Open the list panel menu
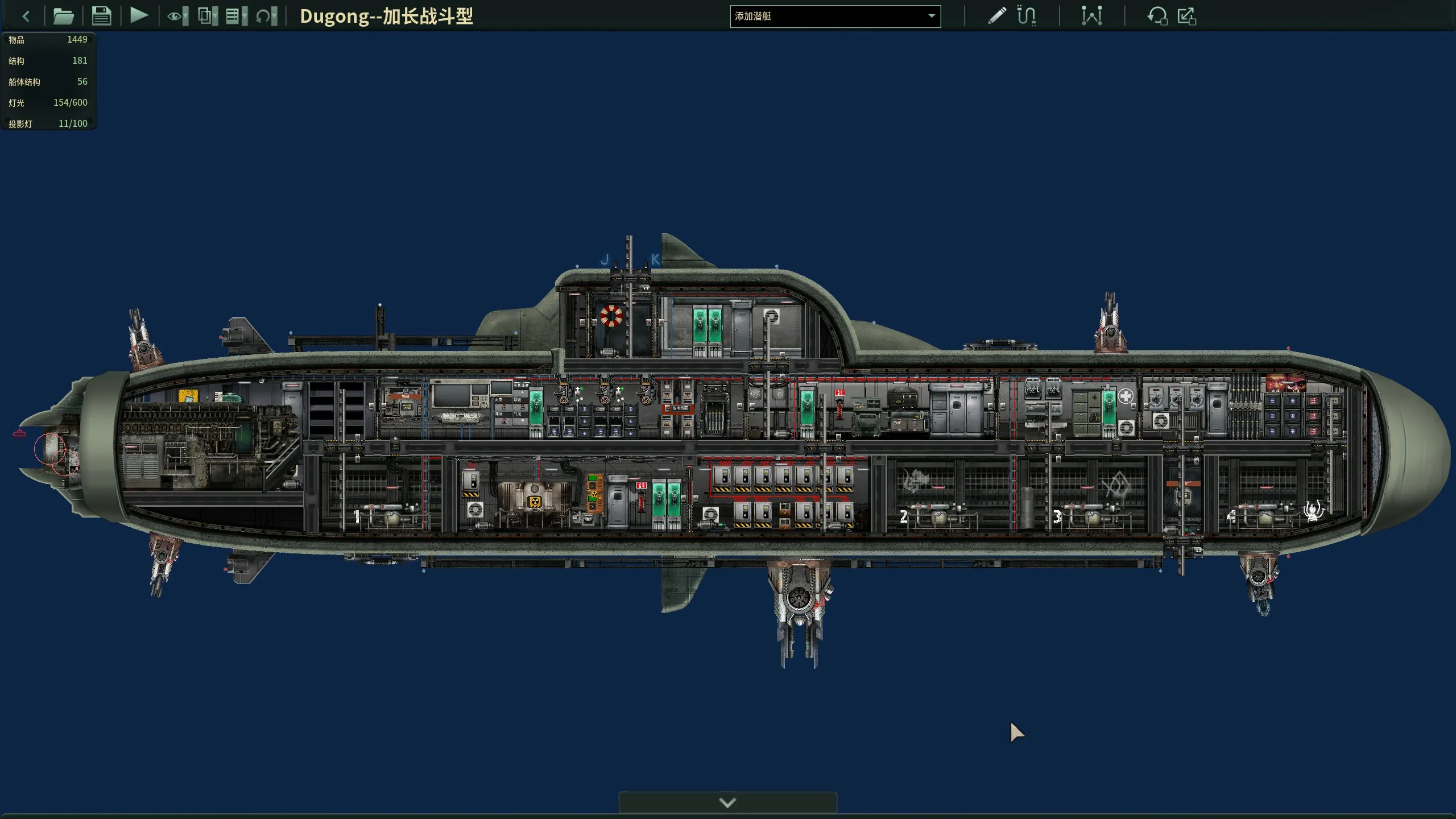 pyautogui.click(x=236, y=16)
